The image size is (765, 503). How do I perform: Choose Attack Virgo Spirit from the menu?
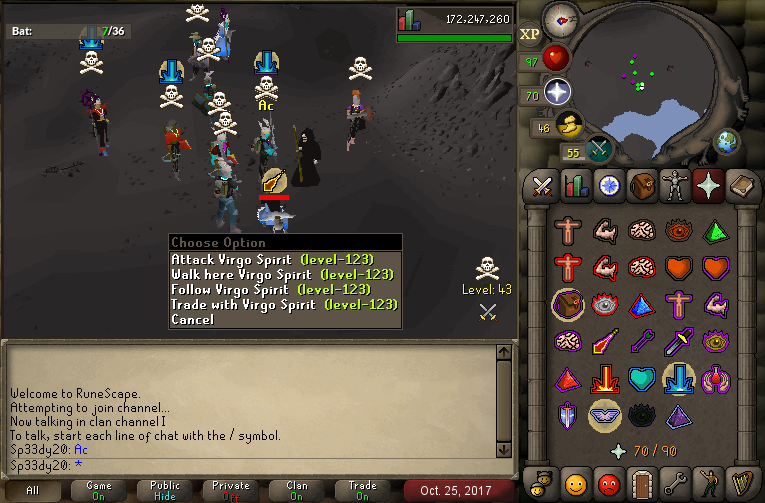[x=272, y=260]
